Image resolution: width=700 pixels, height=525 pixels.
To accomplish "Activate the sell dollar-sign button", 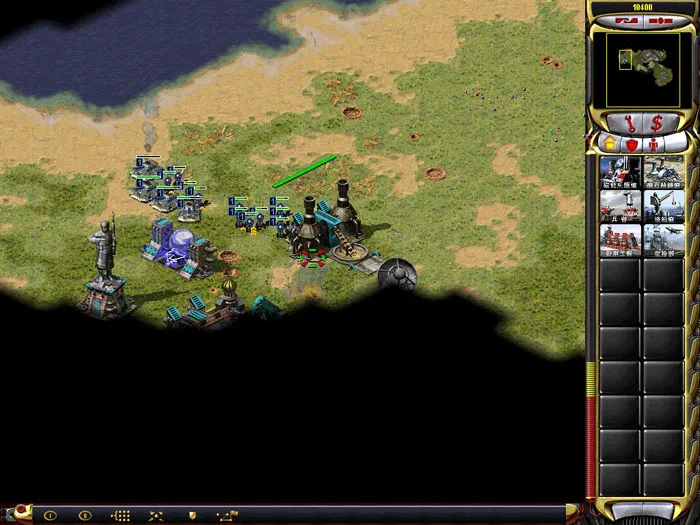I will coord(657,124).
